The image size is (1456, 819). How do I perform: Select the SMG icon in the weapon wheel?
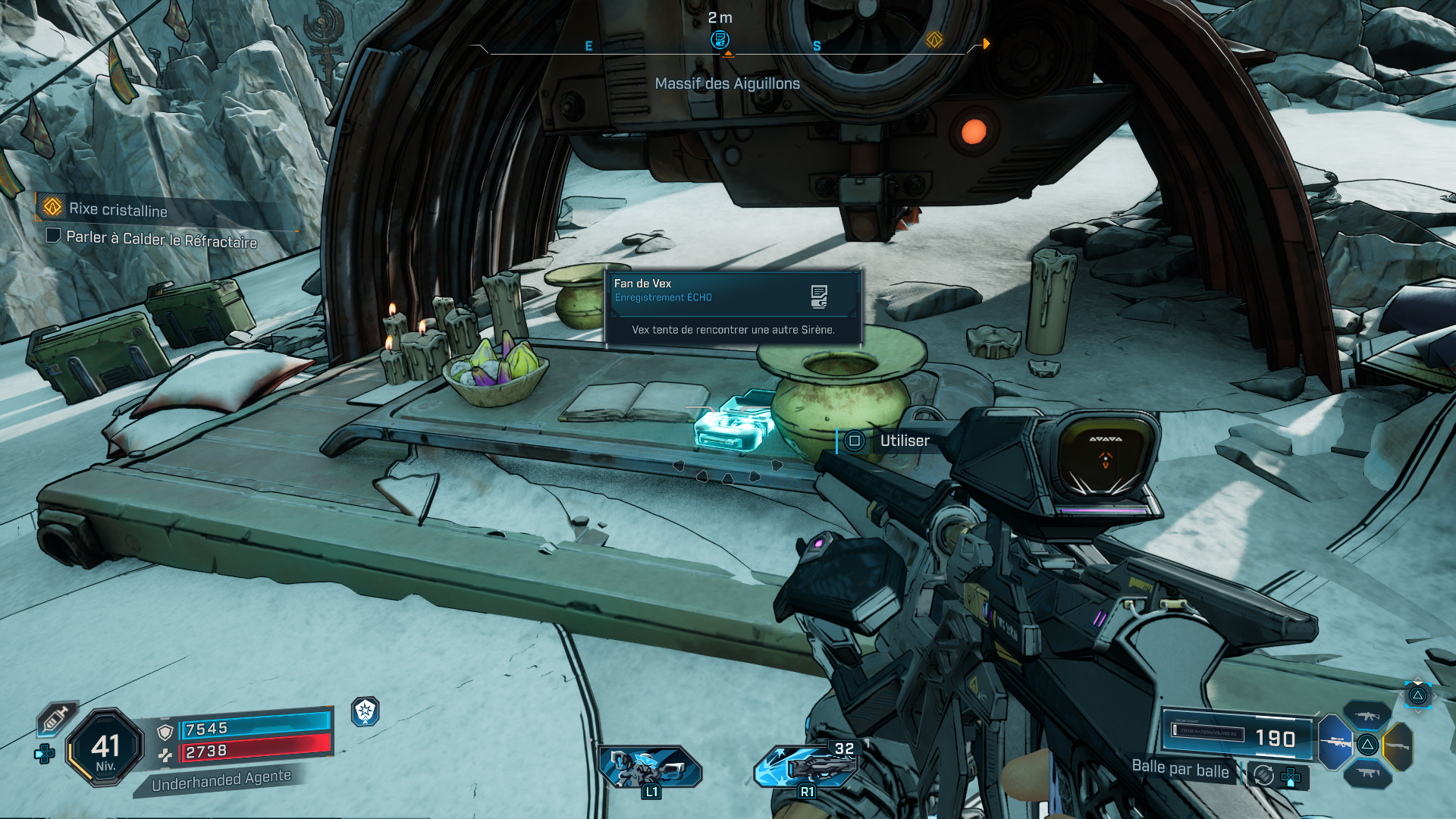pos(1368,773)
